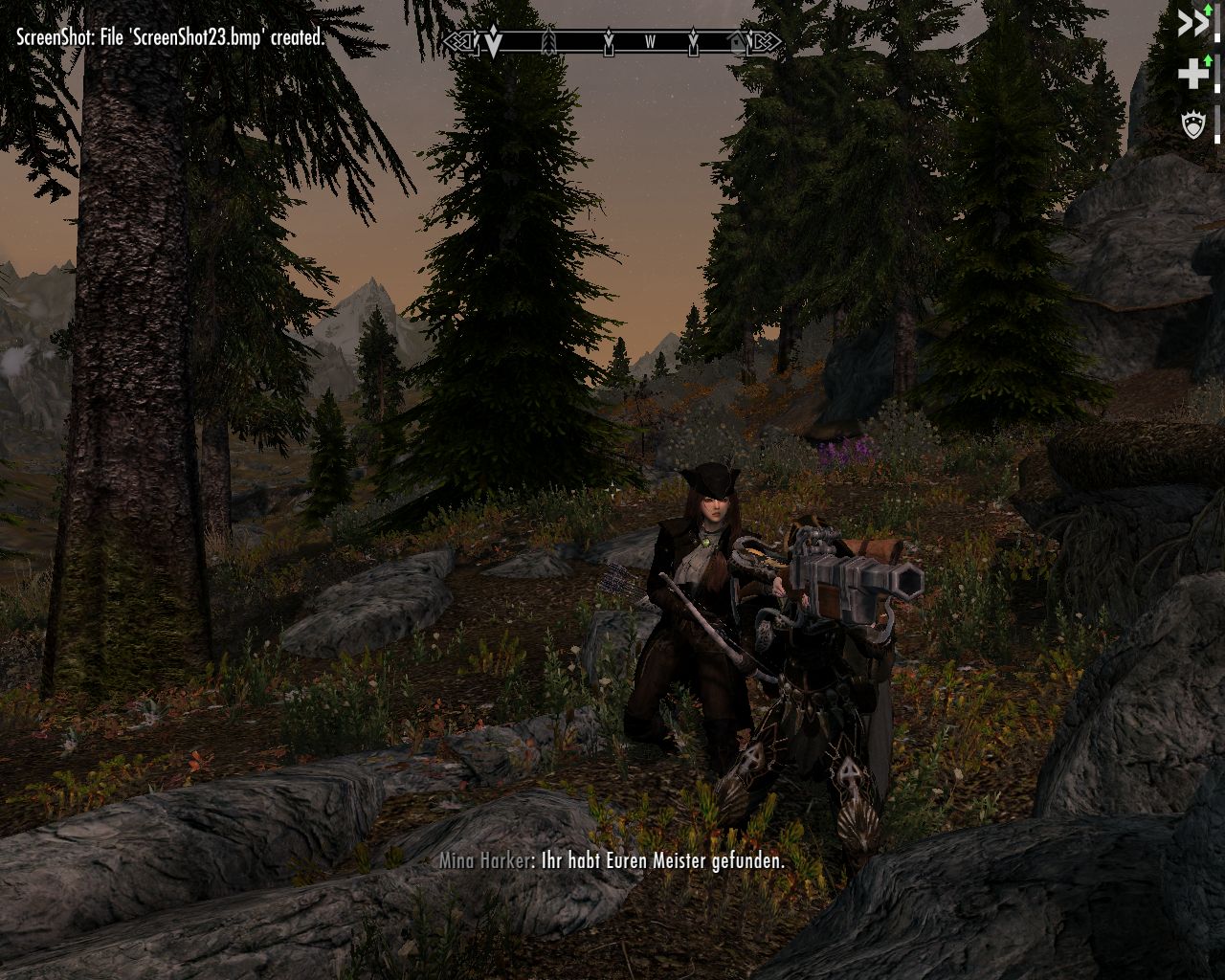Select the large white quest marker on the compass

point(494,42)
